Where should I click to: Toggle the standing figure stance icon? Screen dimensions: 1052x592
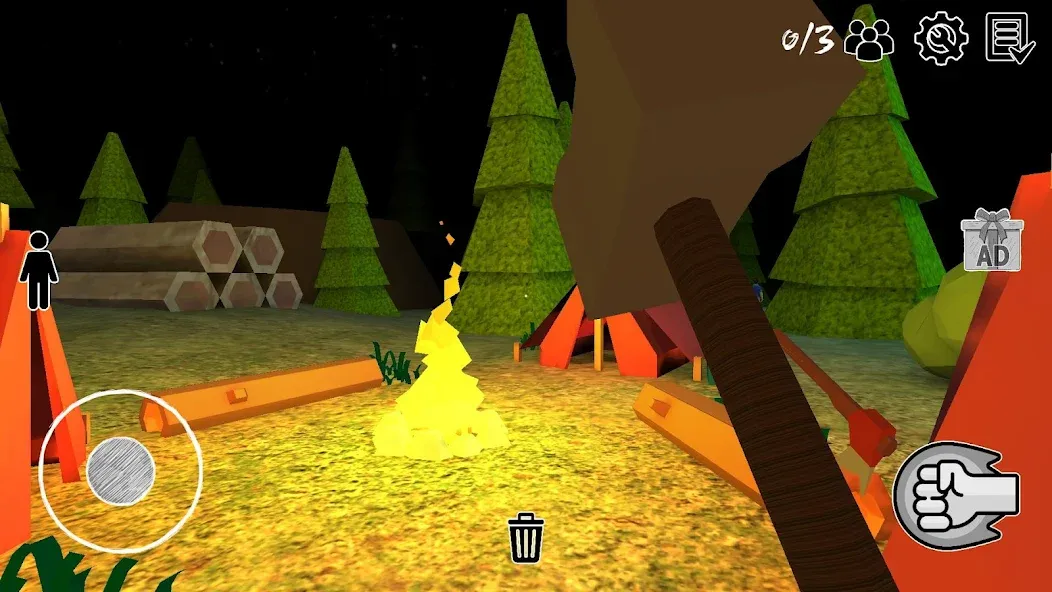39,270
